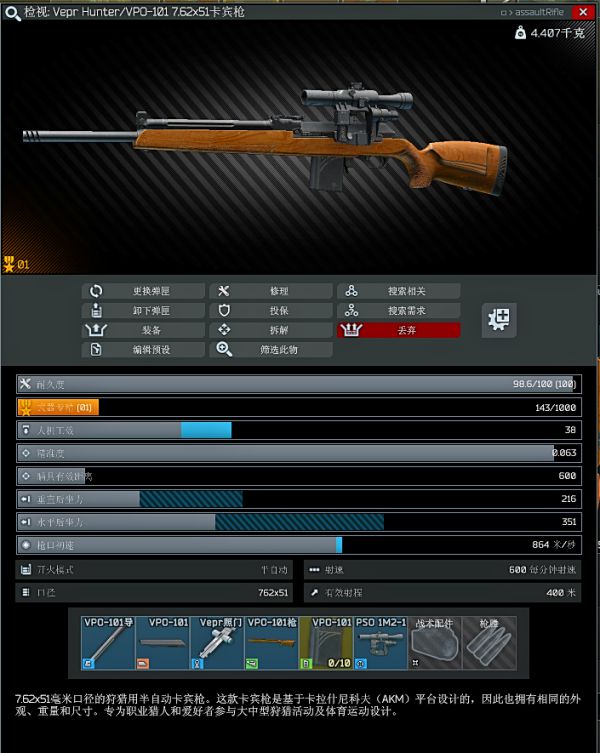Select the Vepr rear sight slot

point(217,642)
